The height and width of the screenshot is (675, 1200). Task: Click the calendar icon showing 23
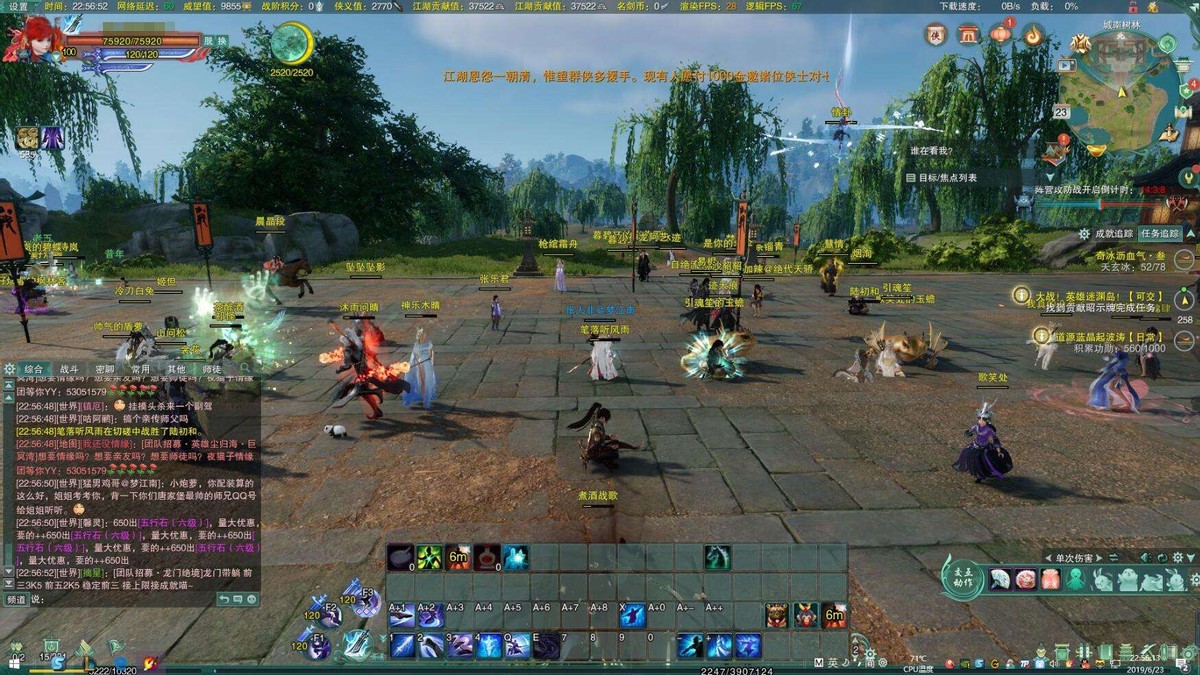(x=1061, y=112)
